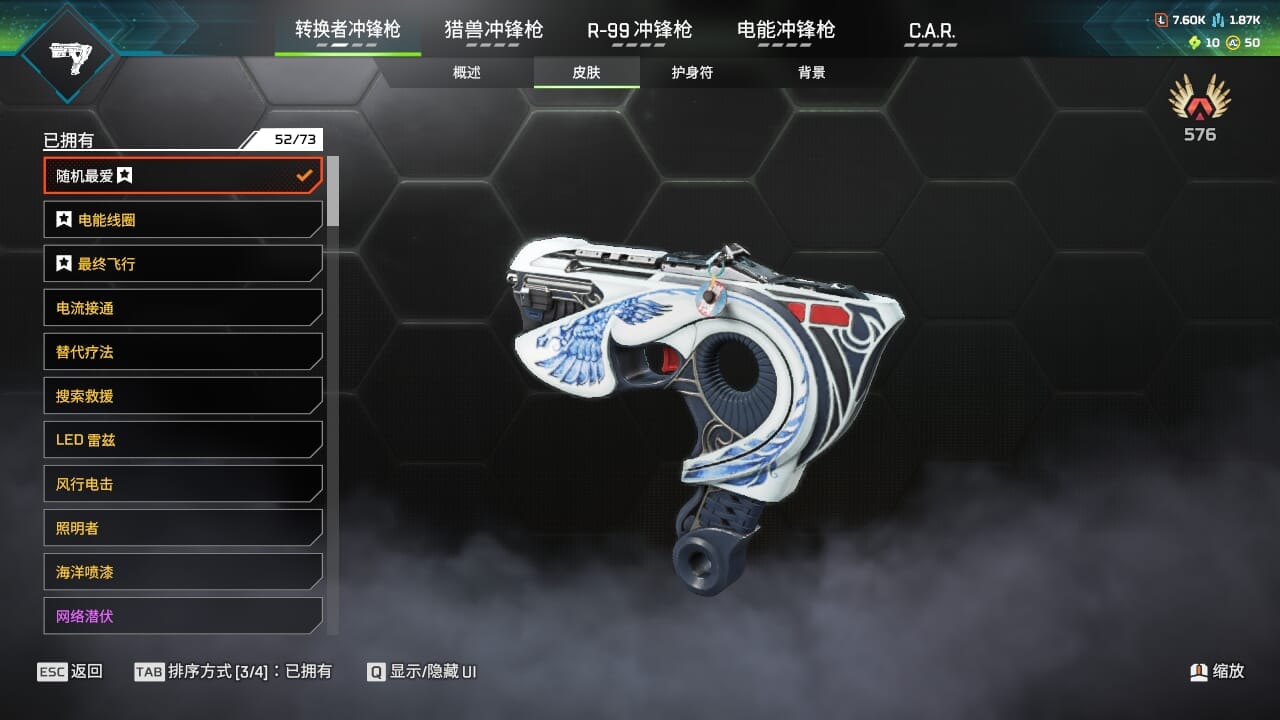
Task: Choose the 搜索救援 skin
Action: point(182,396)
